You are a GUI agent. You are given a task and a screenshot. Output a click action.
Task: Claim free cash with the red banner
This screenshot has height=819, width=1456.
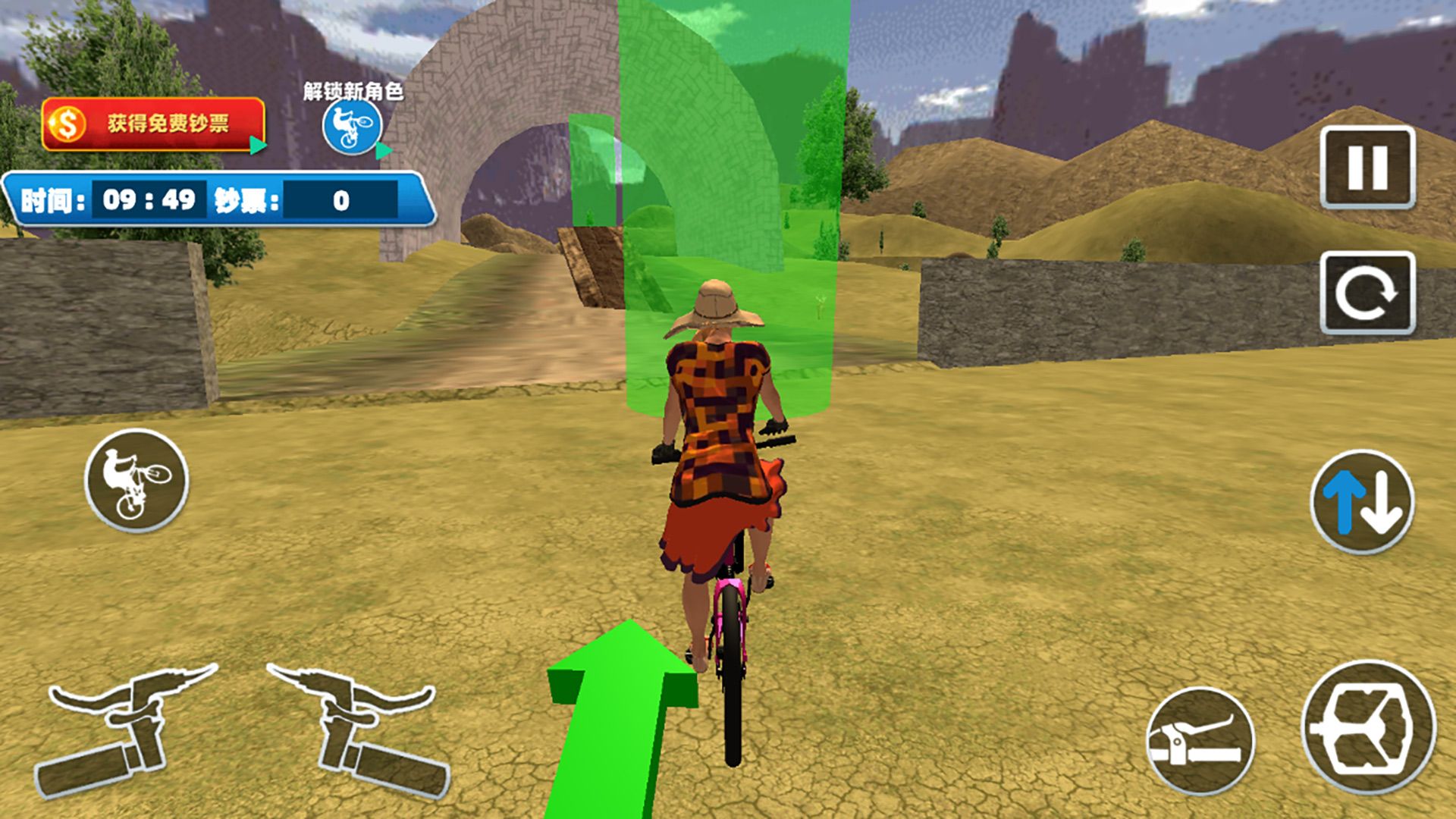[x=154, y=124]
